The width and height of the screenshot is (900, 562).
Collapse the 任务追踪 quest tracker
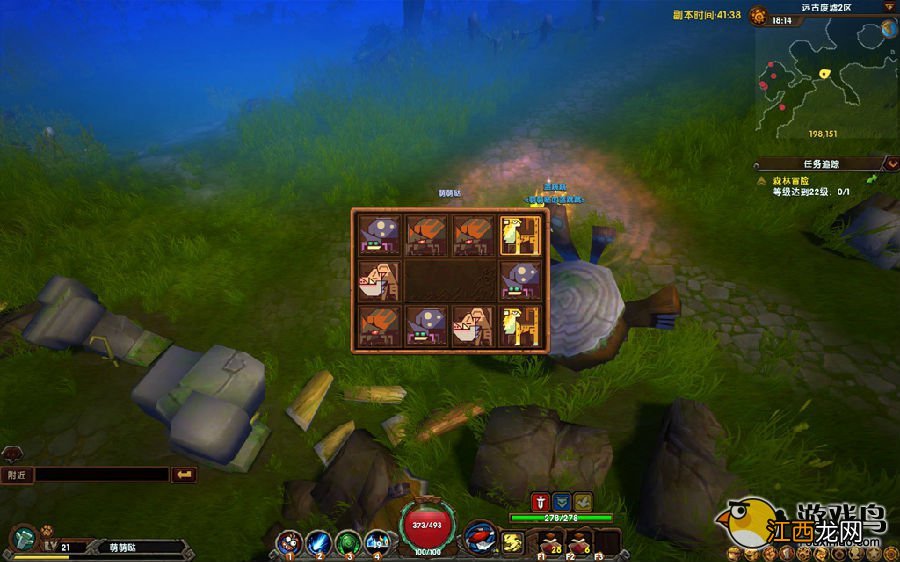pos(890,163)
